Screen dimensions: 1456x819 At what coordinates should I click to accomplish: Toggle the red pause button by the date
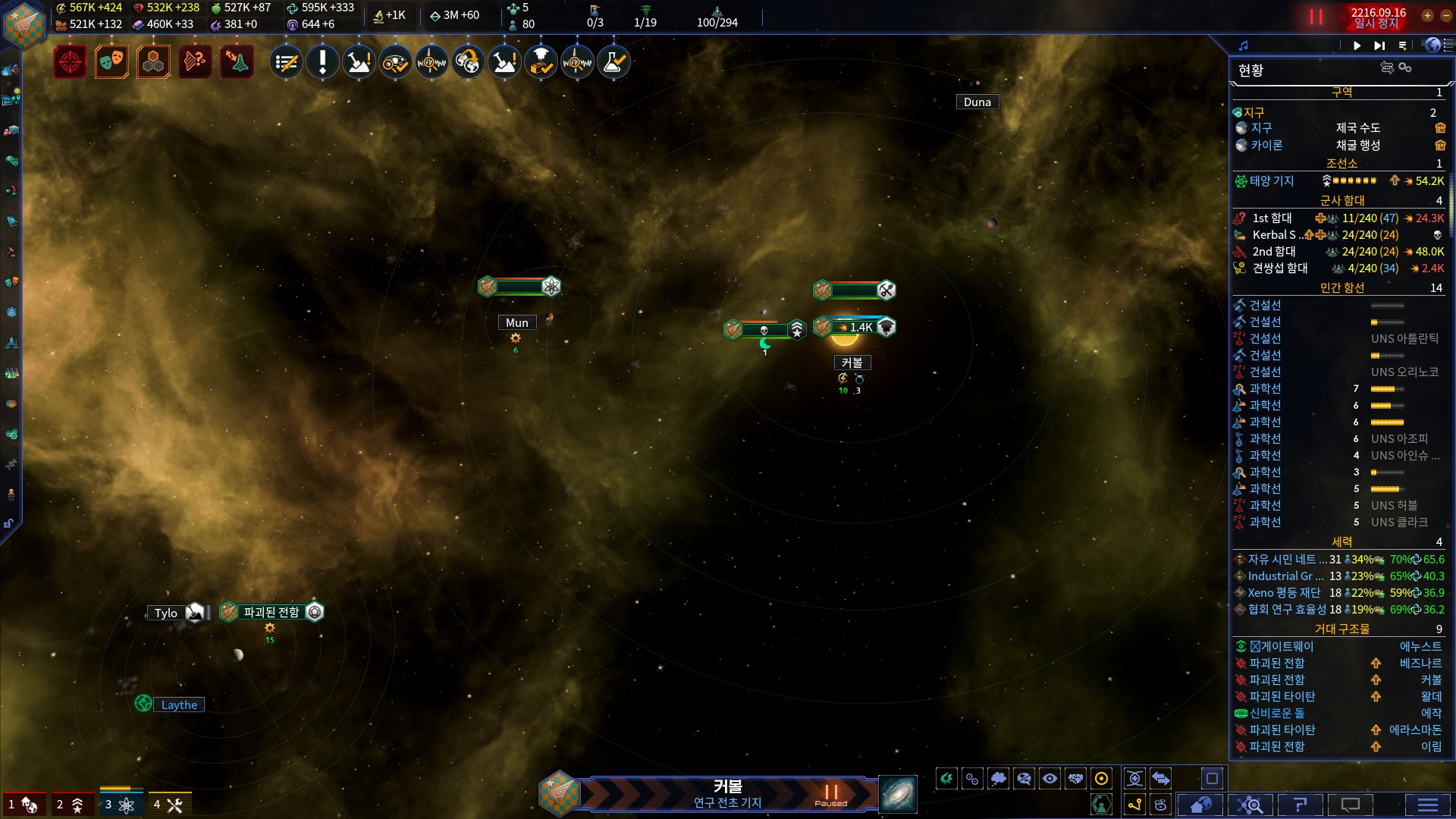click(1316, 17)
